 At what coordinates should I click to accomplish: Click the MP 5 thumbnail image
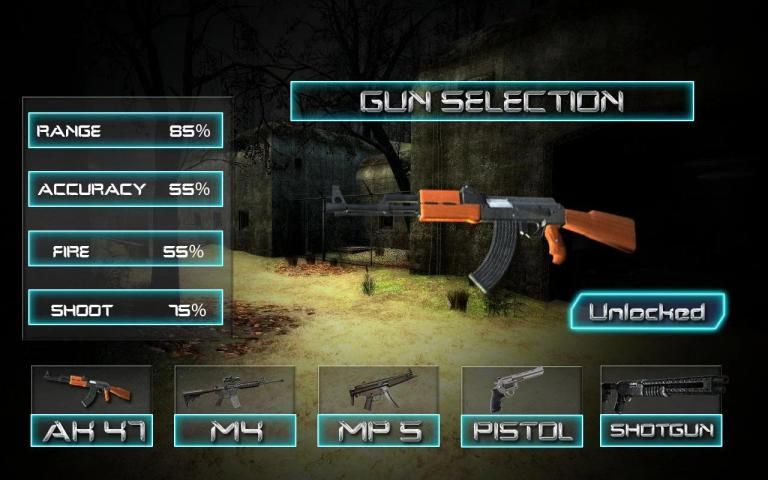click(378, 389)
